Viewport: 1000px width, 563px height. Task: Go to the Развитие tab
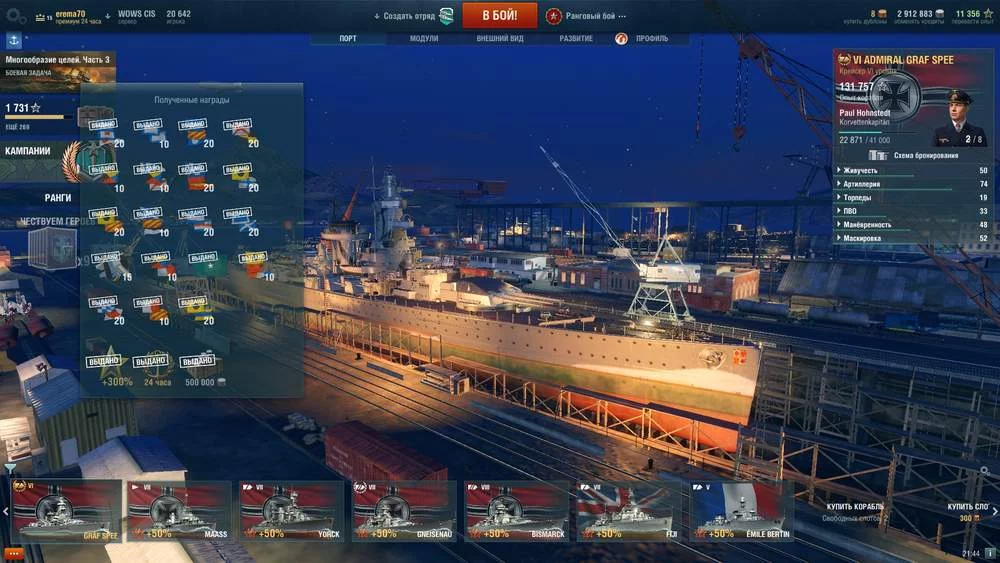pyautogui.click(x=576, y=39)
